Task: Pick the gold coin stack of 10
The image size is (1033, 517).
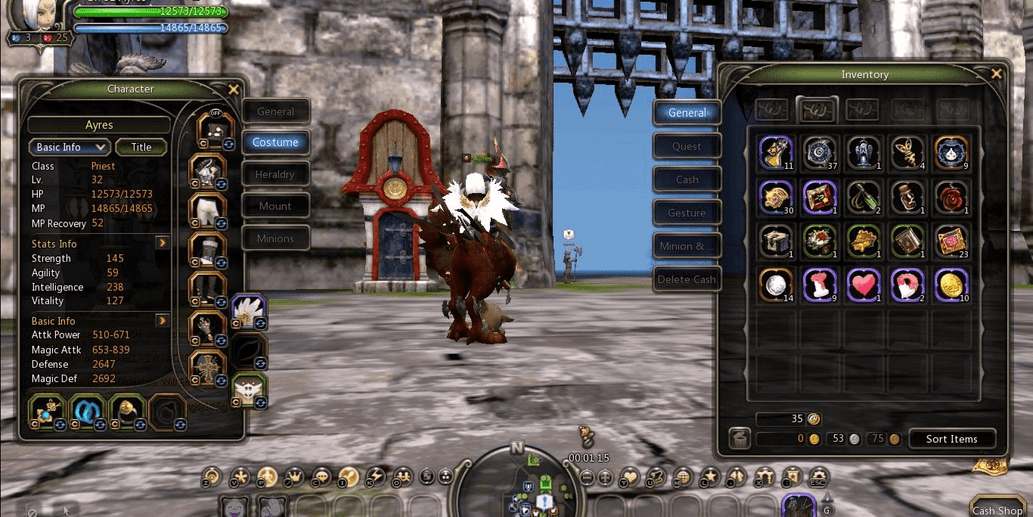Action: (x=951, y=285)
